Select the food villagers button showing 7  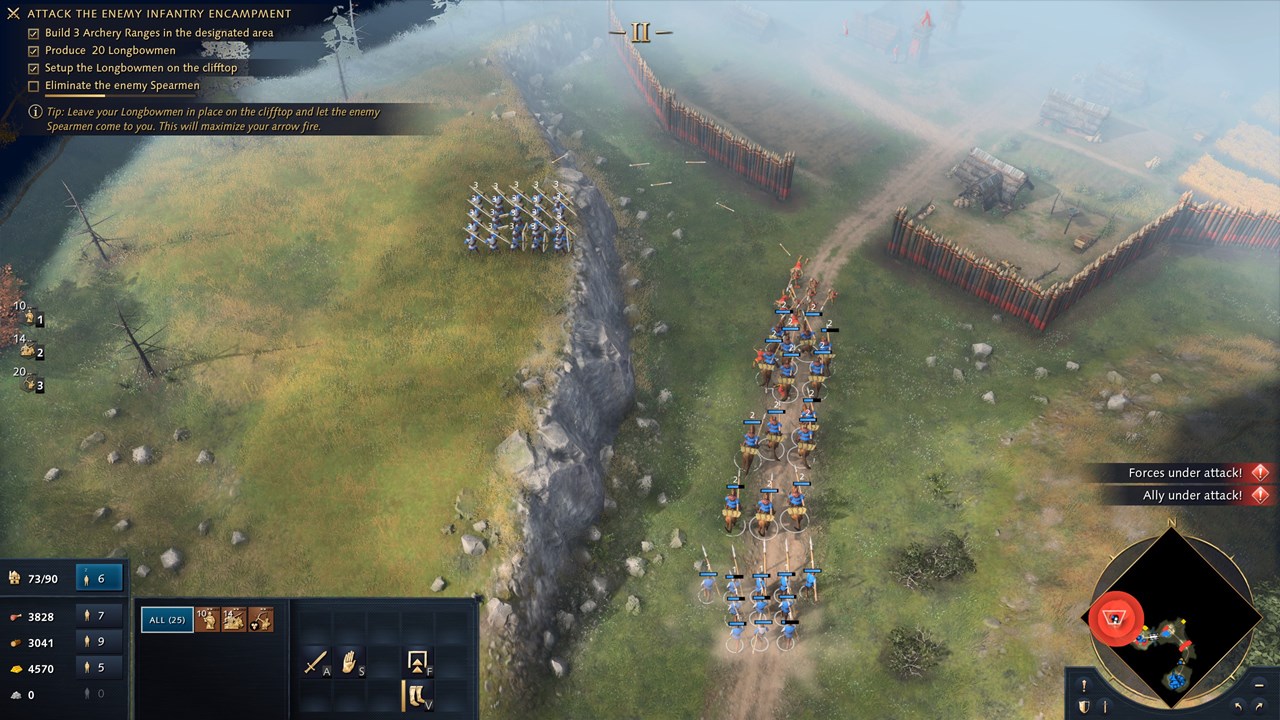(x=99, y=616)
